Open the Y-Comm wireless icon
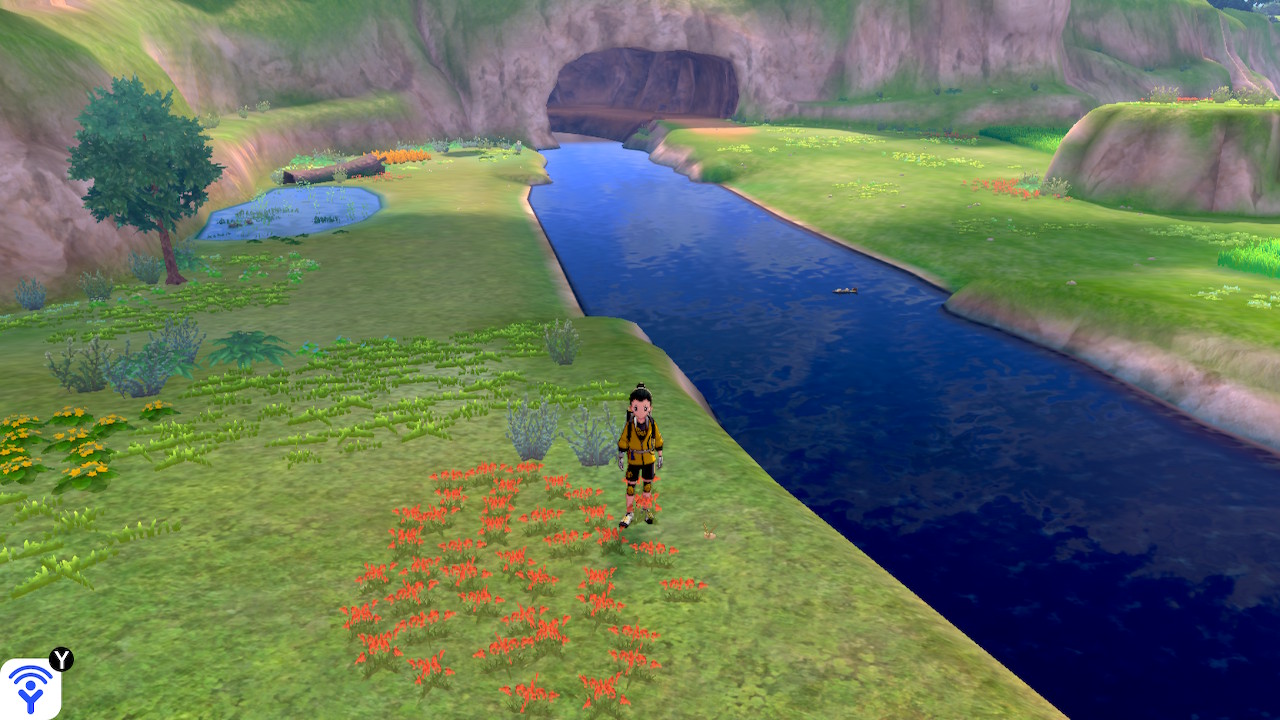 (30, 688)
